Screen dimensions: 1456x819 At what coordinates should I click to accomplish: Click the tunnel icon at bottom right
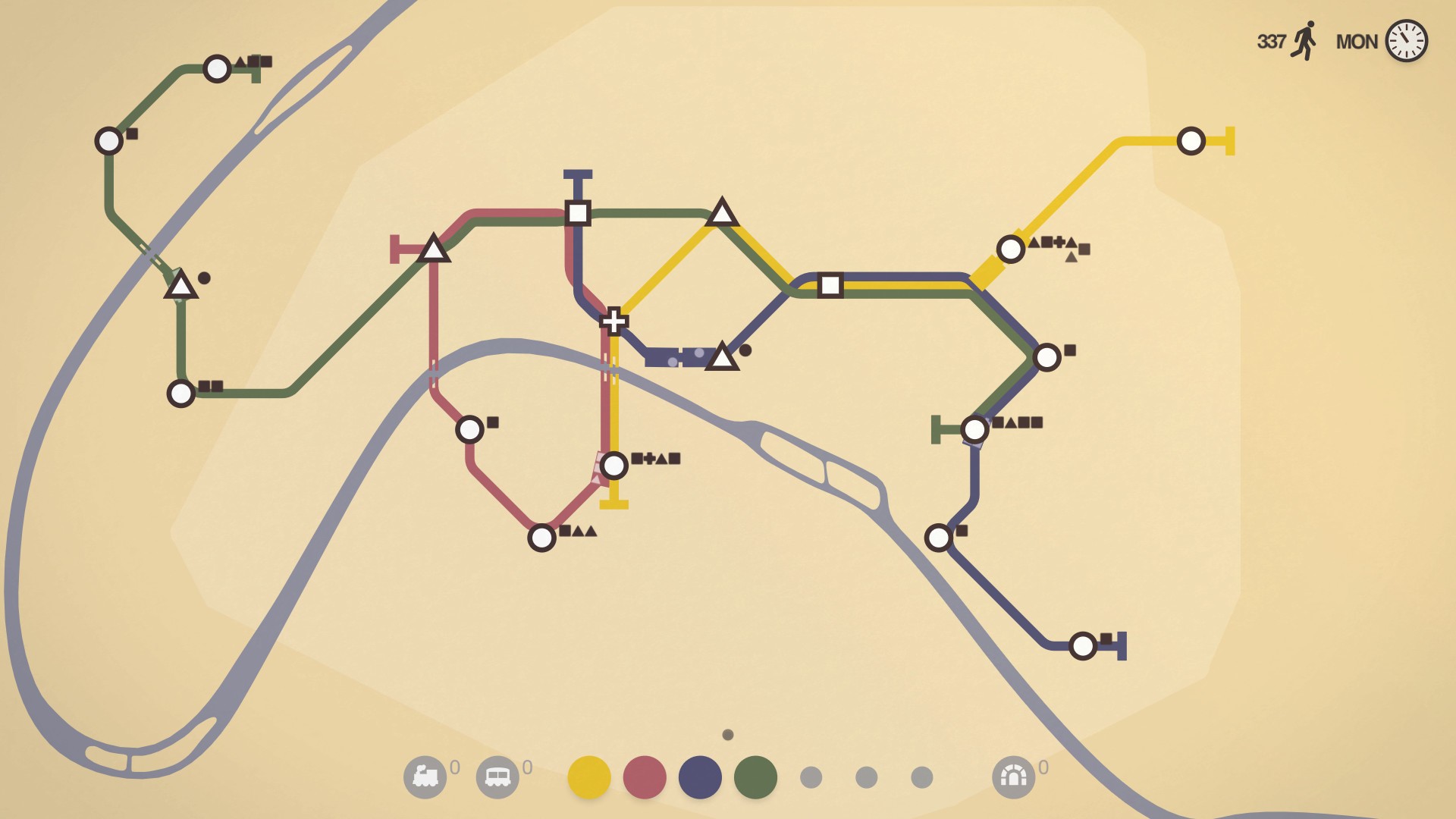[1014, 777]
